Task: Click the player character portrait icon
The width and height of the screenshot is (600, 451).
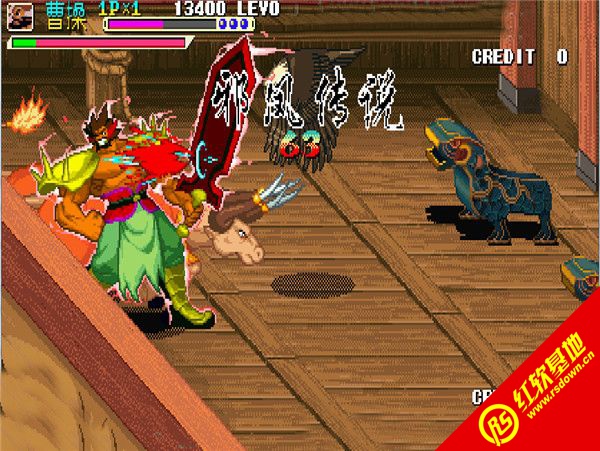Action: coord(21,16)
